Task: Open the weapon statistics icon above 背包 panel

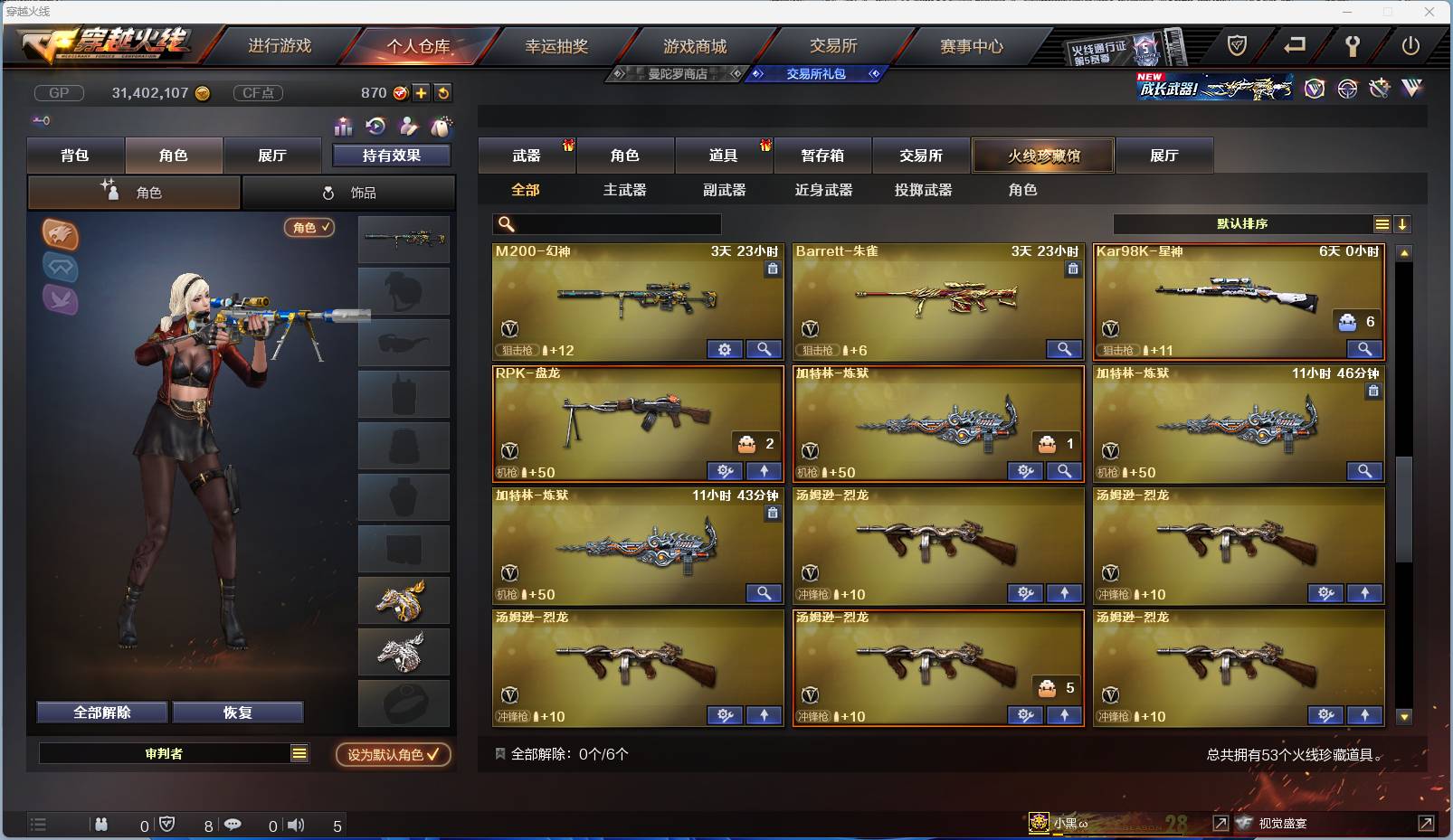Action: click(x=344, y=127)
